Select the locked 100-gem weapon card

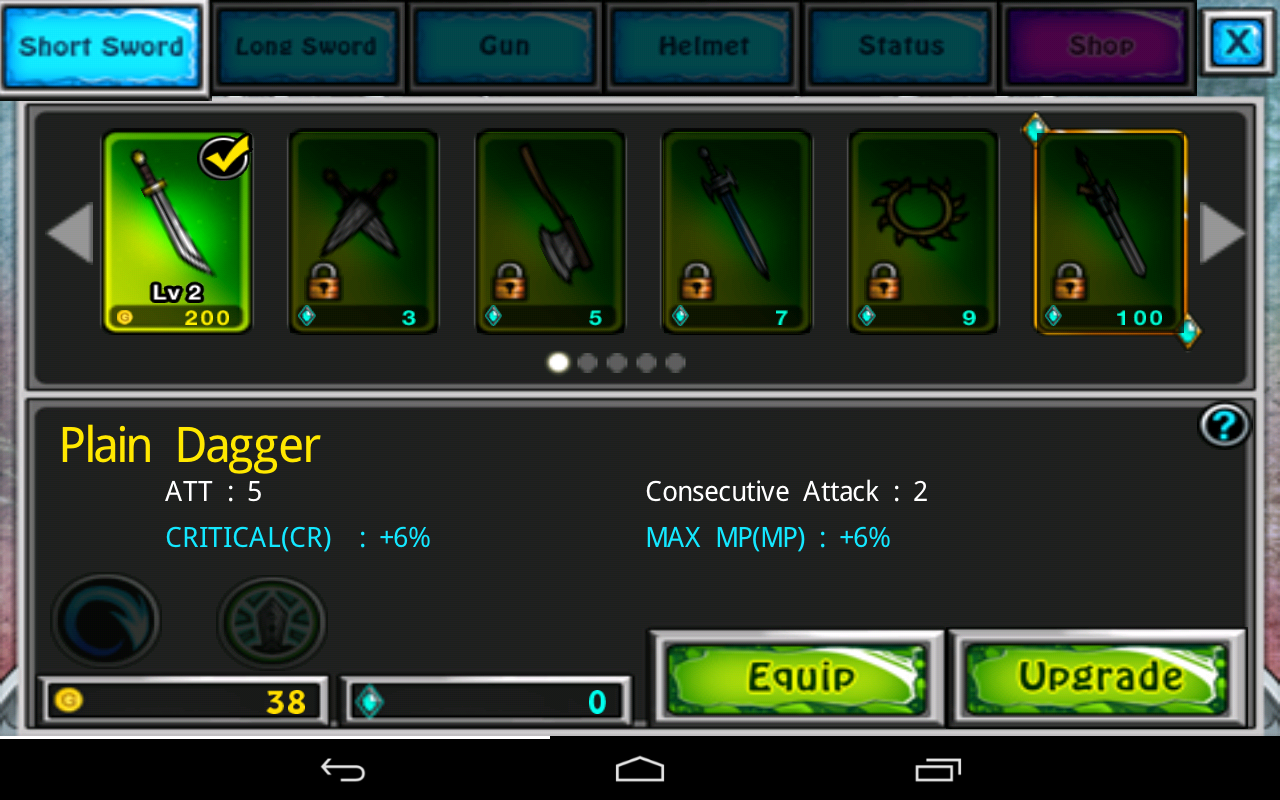(1110, 232)
